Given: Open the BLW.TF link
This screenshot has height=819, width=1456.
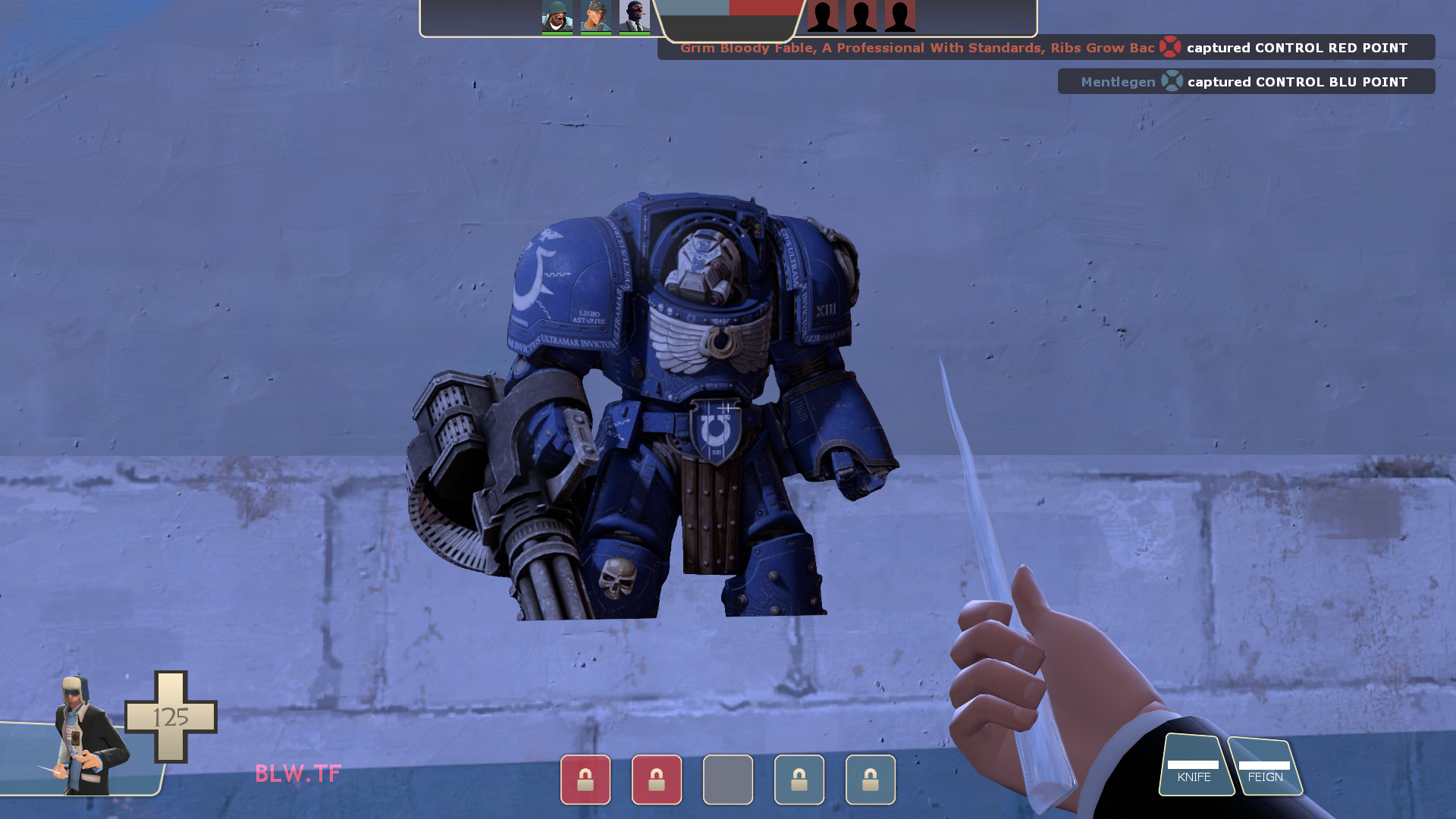Looking at the screenshot, I should pos(297,774).
